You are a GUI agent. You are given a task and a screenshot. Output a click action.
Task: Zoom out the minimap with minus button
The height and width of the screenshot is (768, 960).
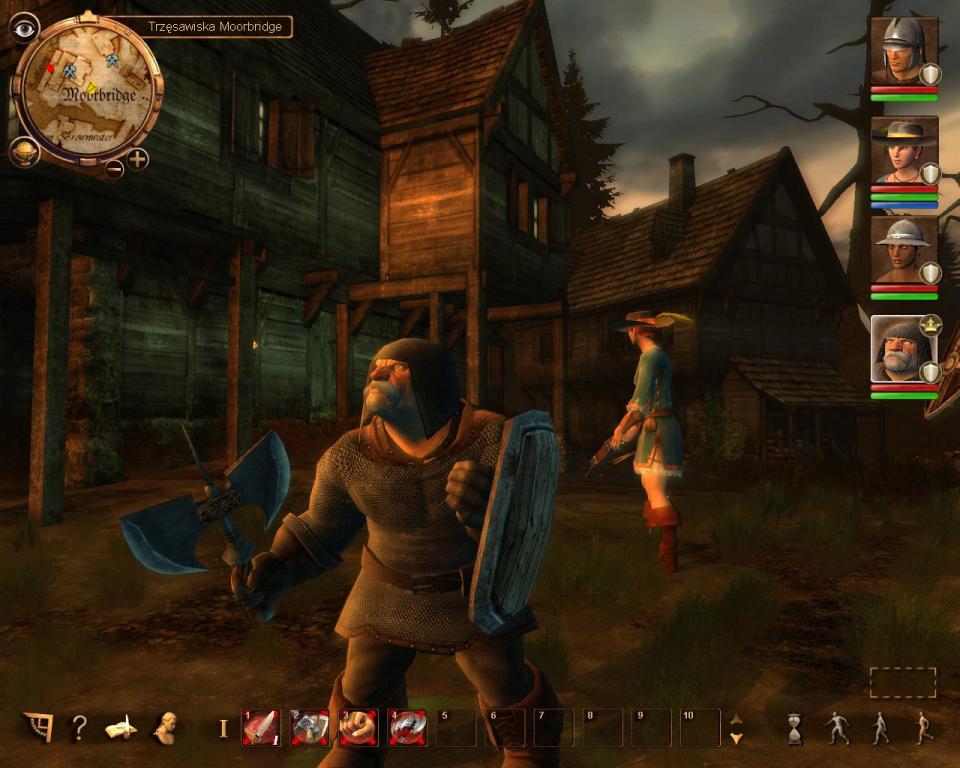pyautogui.click(x=115, y=167)
